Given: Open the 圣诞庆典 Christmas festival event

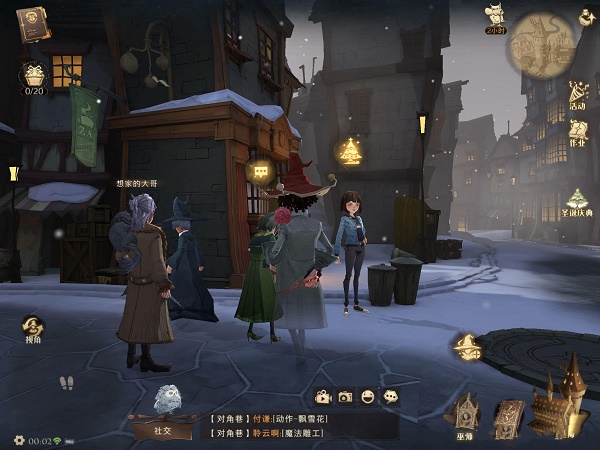Looking at the screenshot, I should (x=578, y=202).
